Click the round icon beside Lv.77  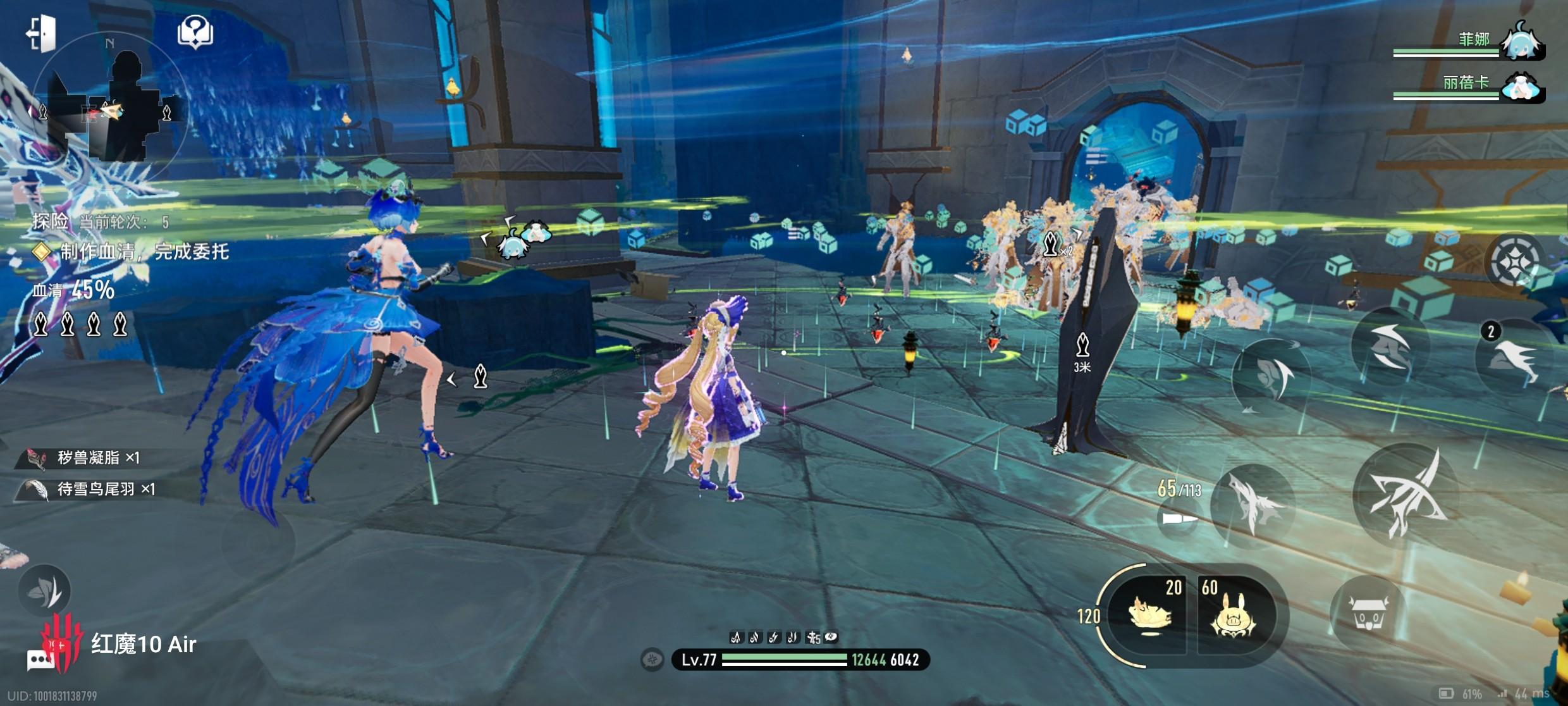(x=652, y=660)
